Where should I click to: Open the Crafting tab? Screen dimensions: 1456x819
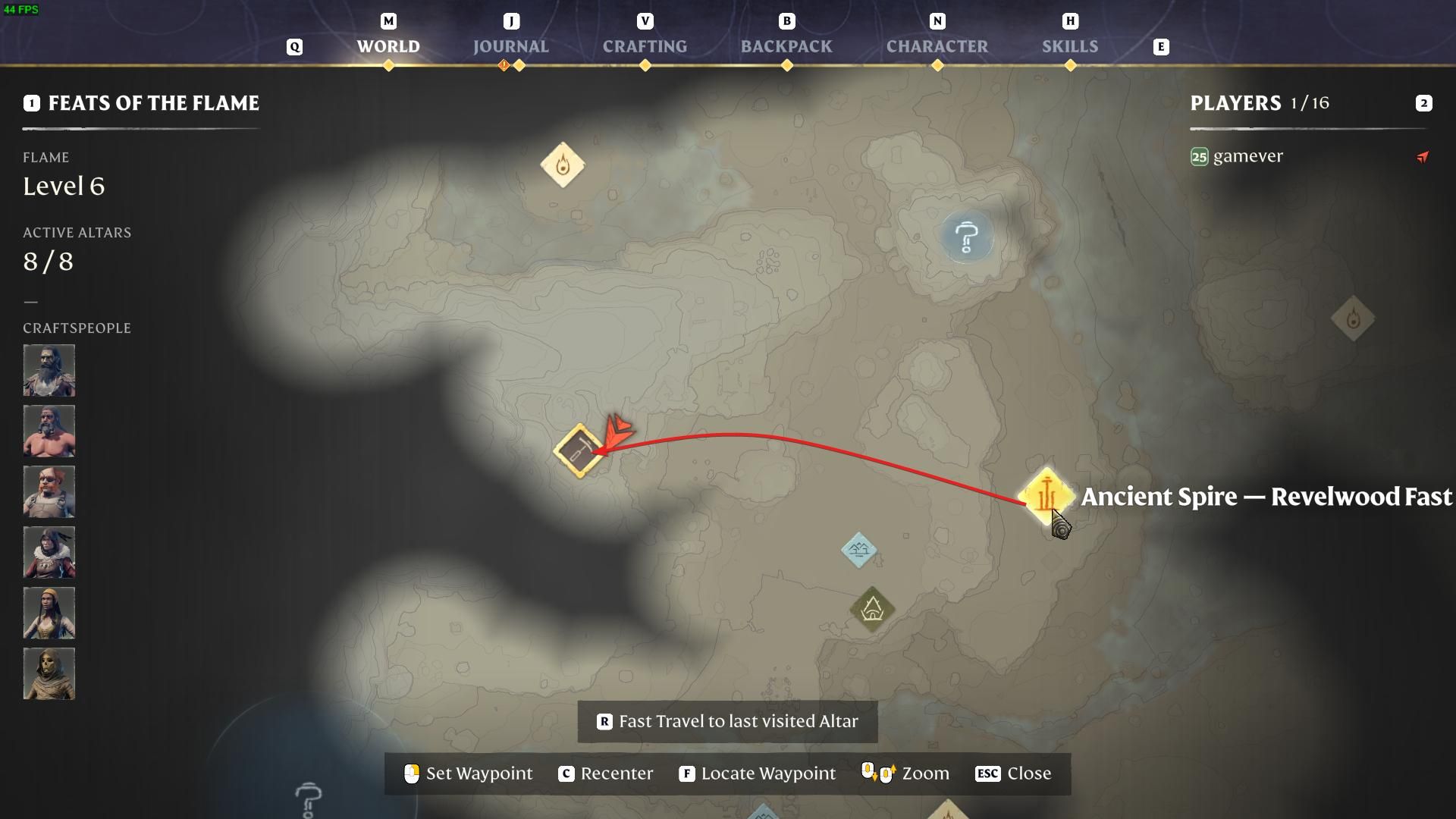click(x=645, y=46)
